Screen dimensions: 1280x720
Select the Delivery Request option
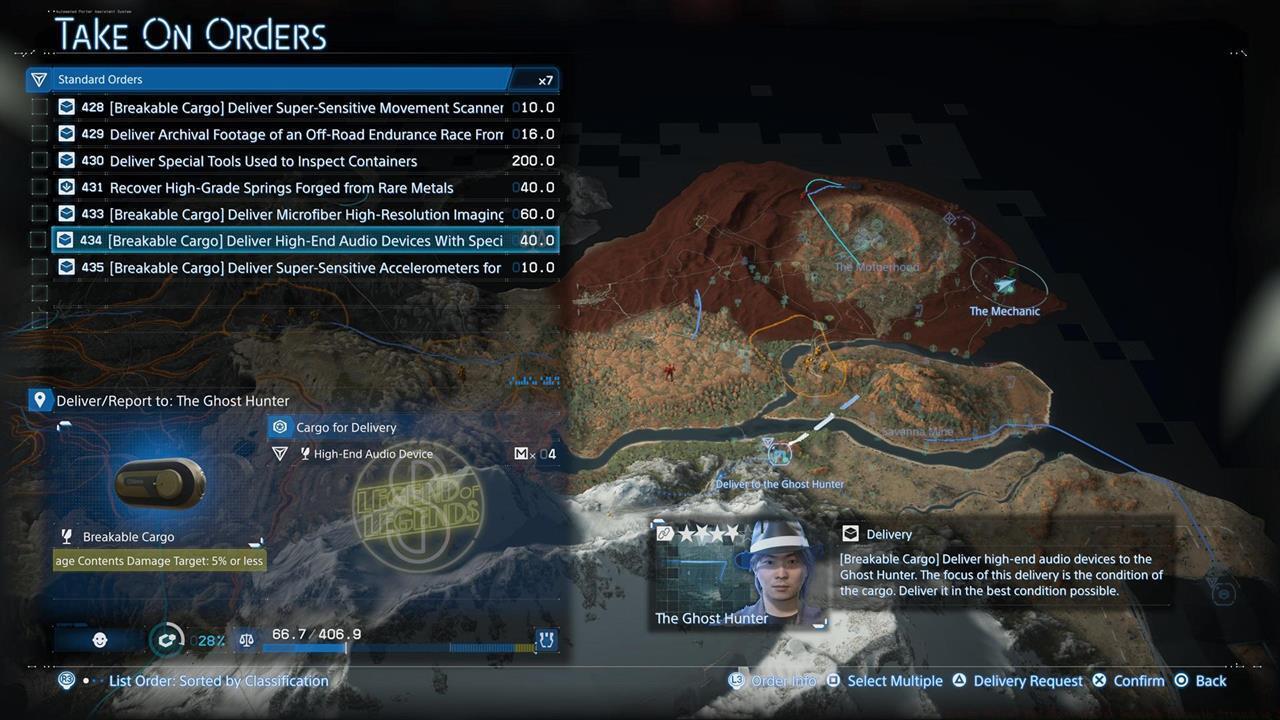point(1028,680)
